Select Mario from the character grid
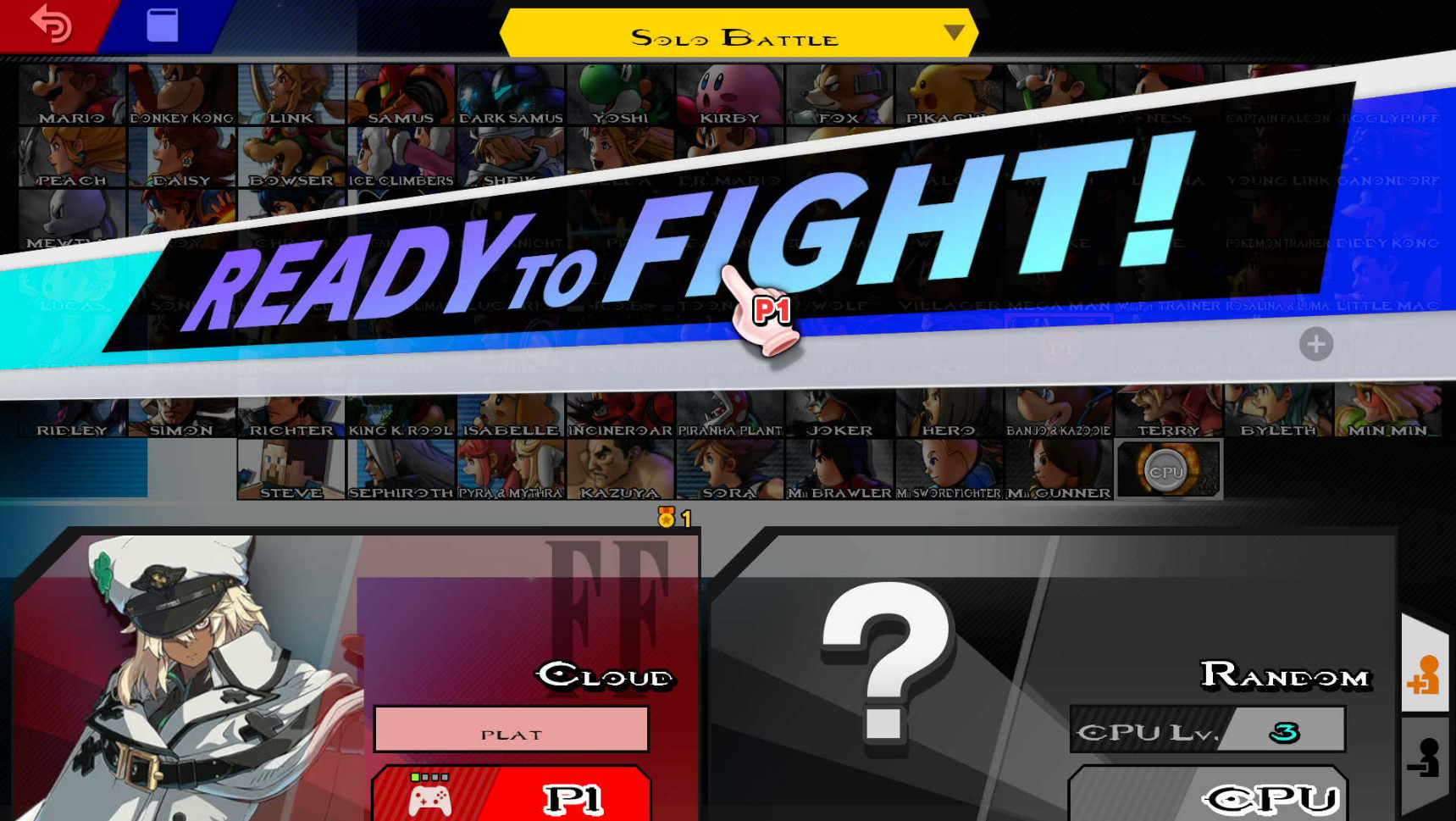Viewport: 1456px width, 821px height. pos(72,93)
